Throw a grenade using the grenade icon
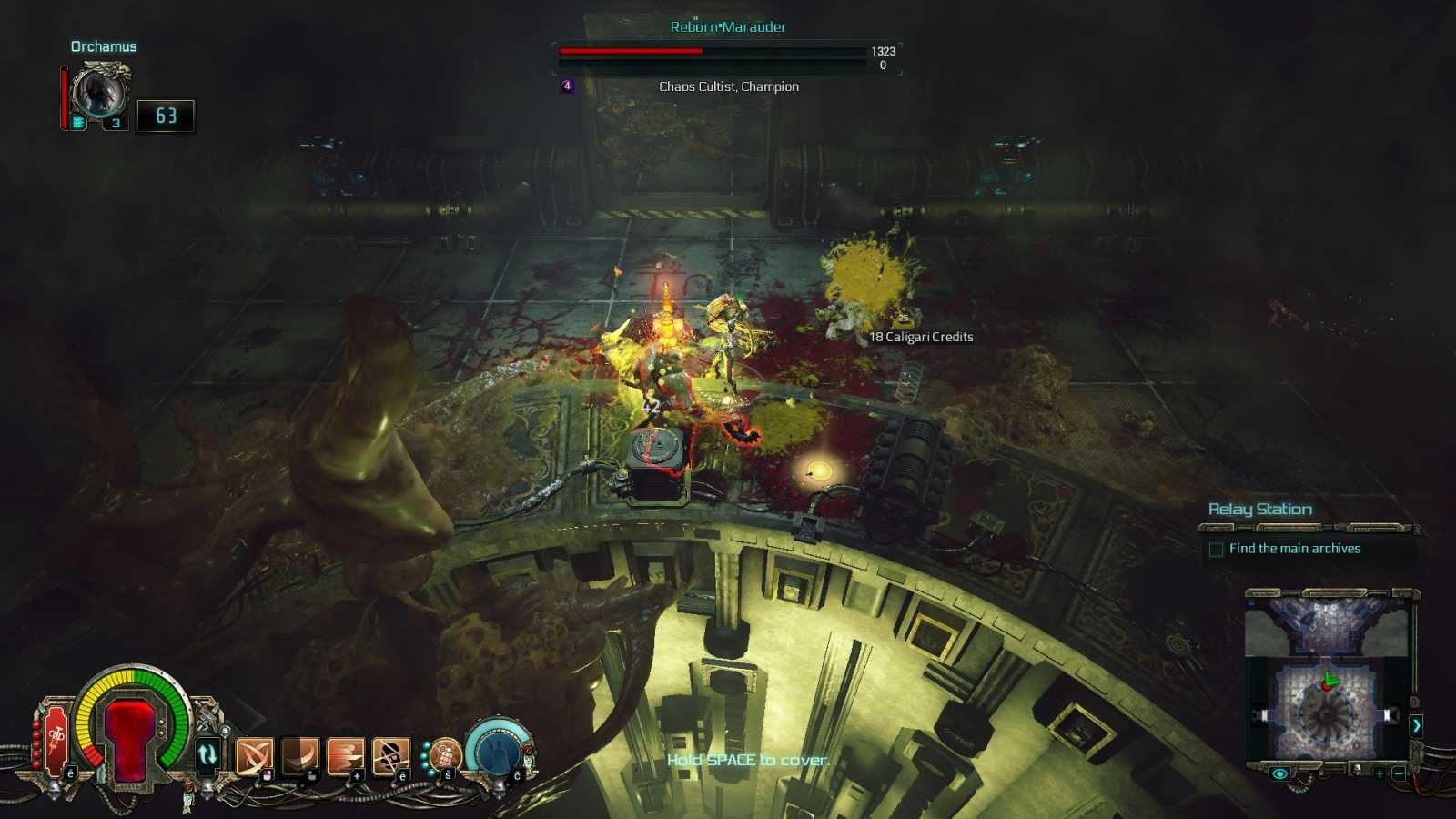This screenshot has width=1456, height=819. (444, 754)
